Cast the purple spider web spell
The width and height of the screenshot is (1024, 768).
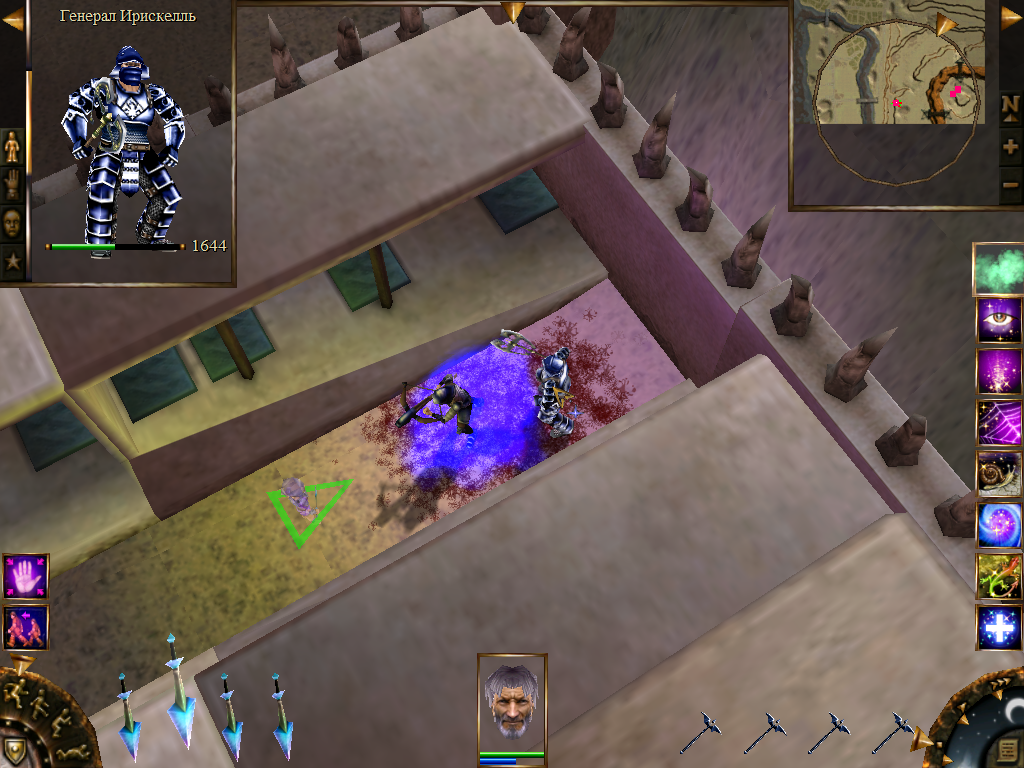click(998, 422)
